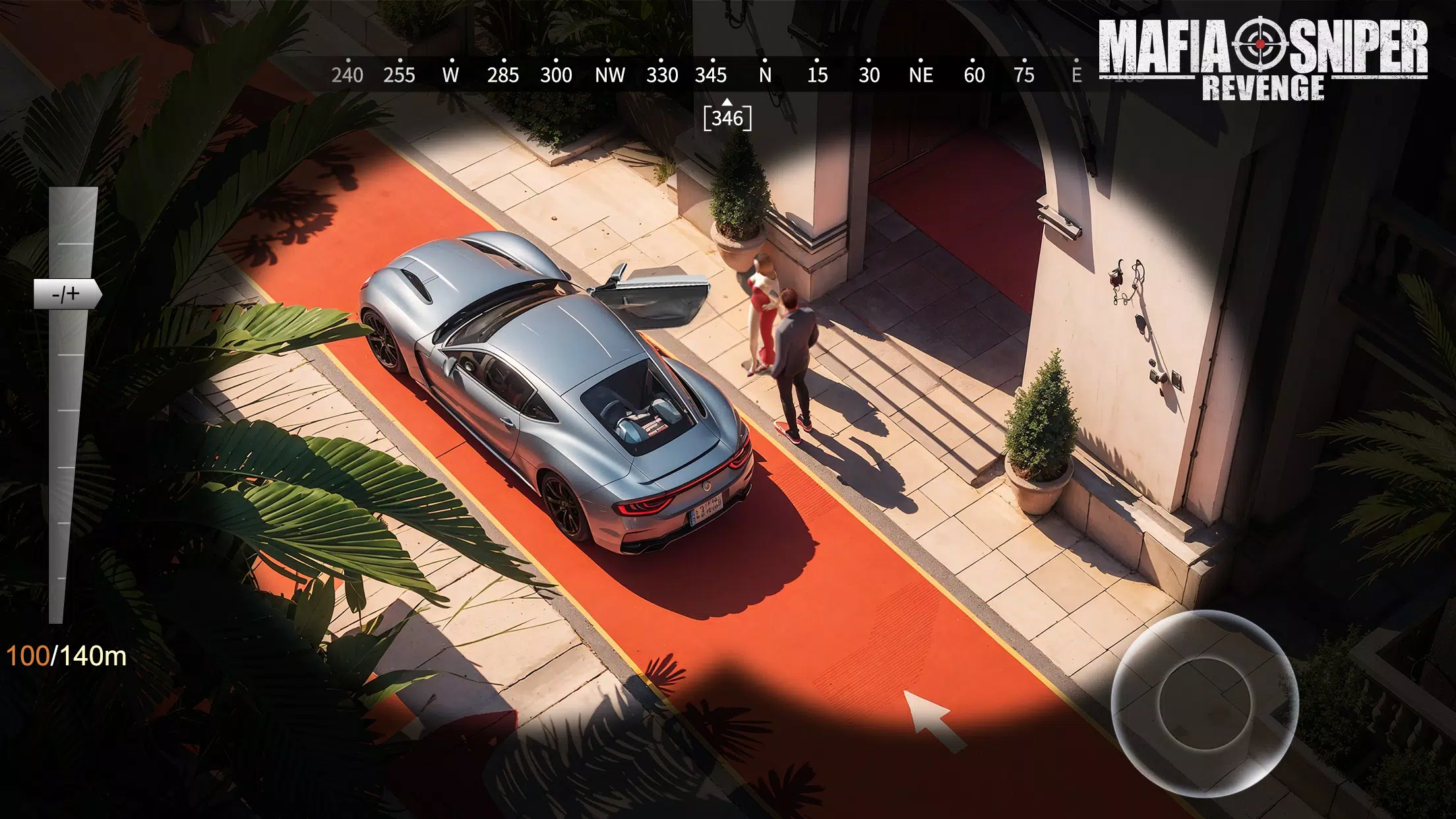The width and height of the screenshot is (1456, 819).
Task: Click the 330 heading mark on the compass
Action: point(661,75)
